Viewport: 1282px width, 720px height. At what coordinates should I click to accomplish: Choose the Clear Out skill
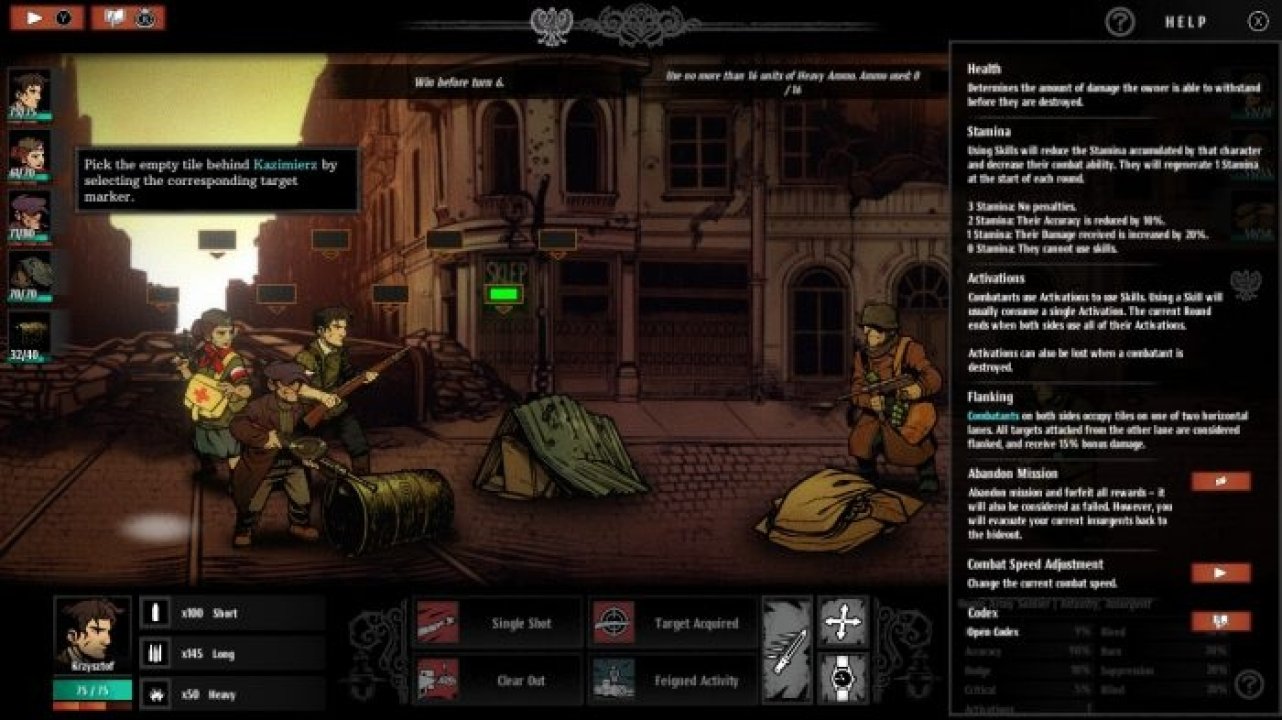[x=497, y=680]
